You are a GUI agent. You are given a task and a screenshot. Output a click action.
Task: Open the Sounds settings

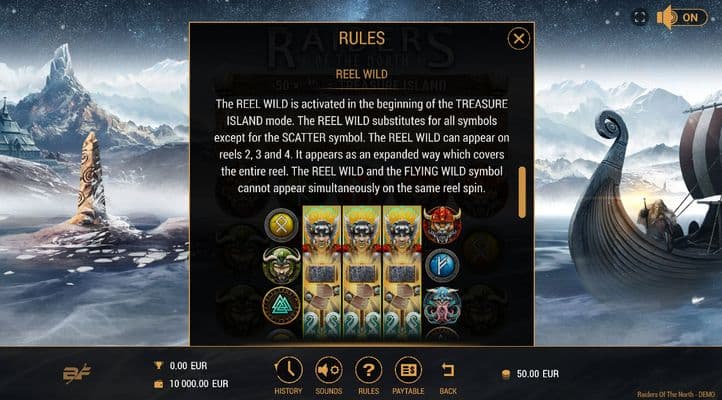point(328,371)
